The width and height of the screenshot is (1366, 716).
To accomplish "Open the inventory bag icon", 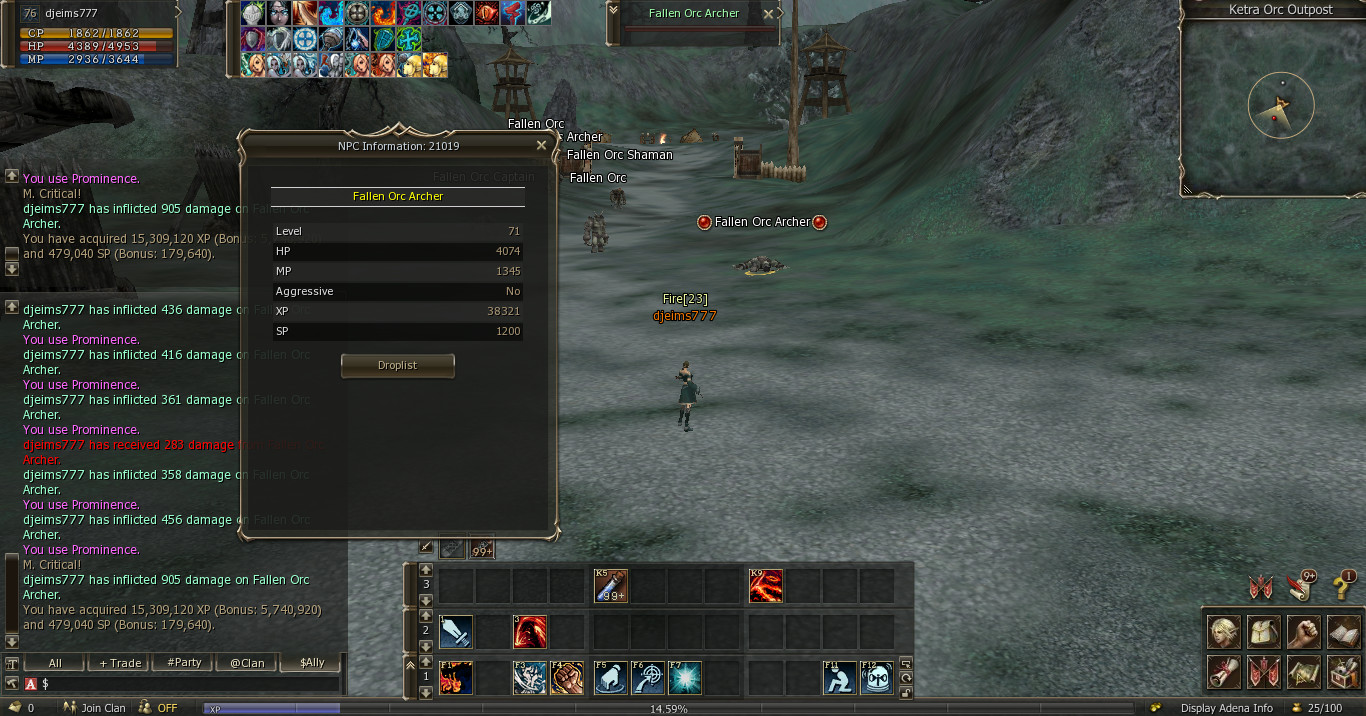I will [x=1264, y=632].
